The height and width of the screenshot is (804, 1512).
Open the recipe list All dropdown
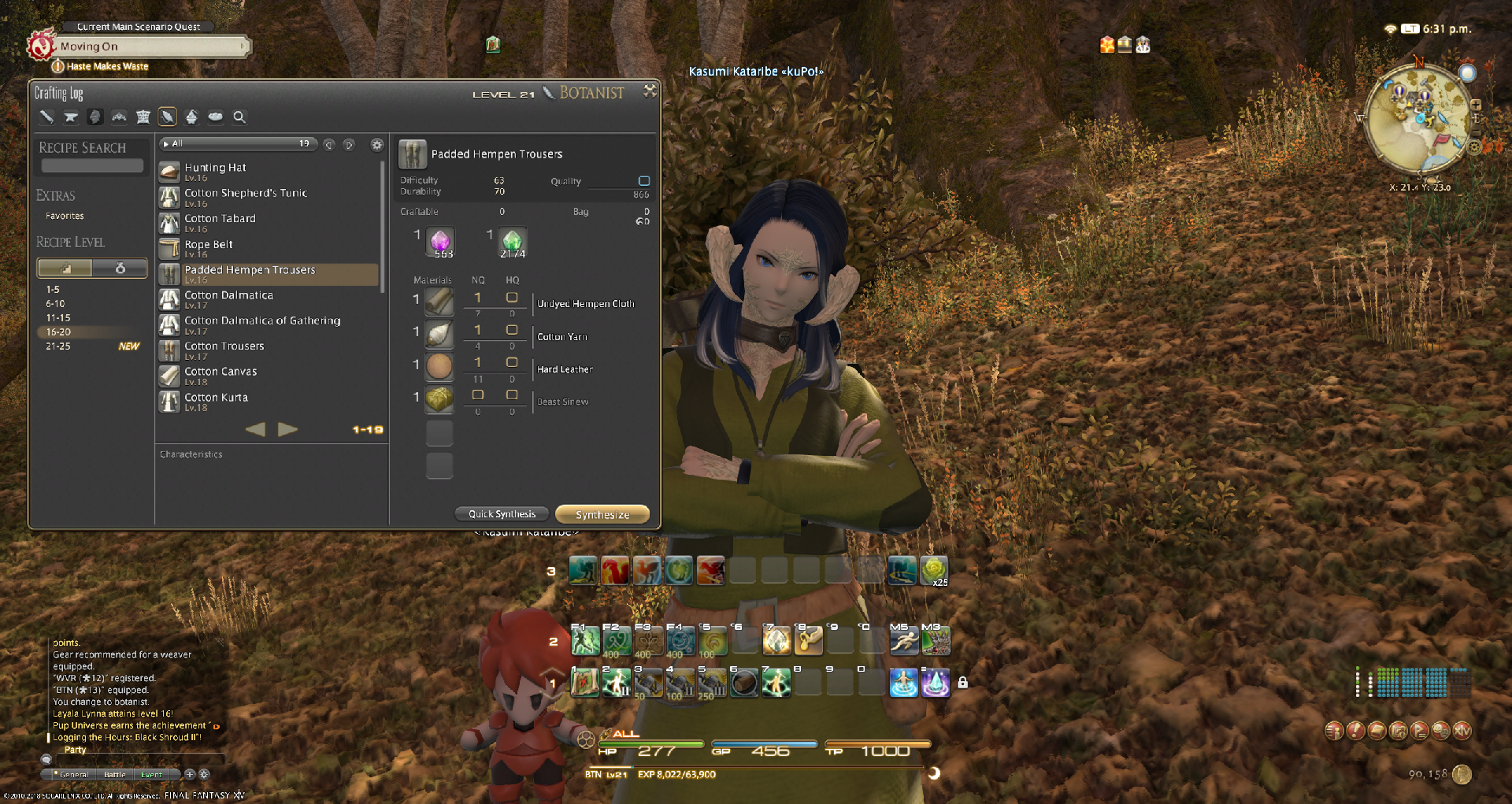(236, 143)
